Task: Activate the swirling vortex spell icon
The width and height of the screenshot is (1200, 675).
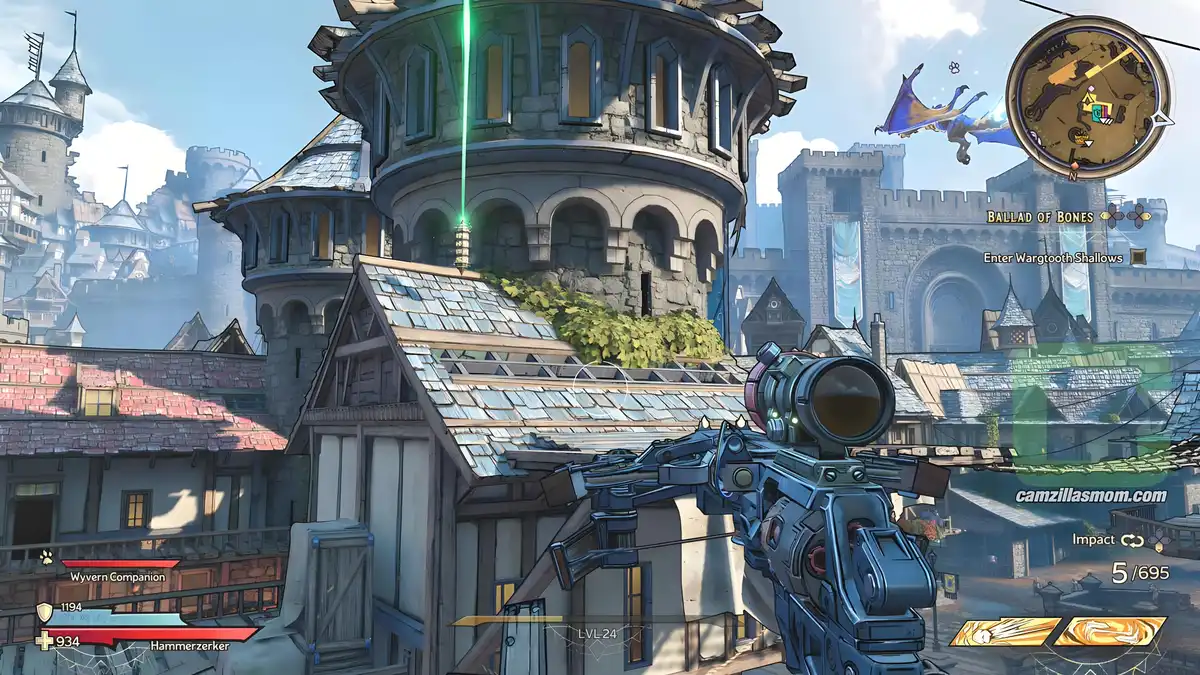Action: point(1111,631)
